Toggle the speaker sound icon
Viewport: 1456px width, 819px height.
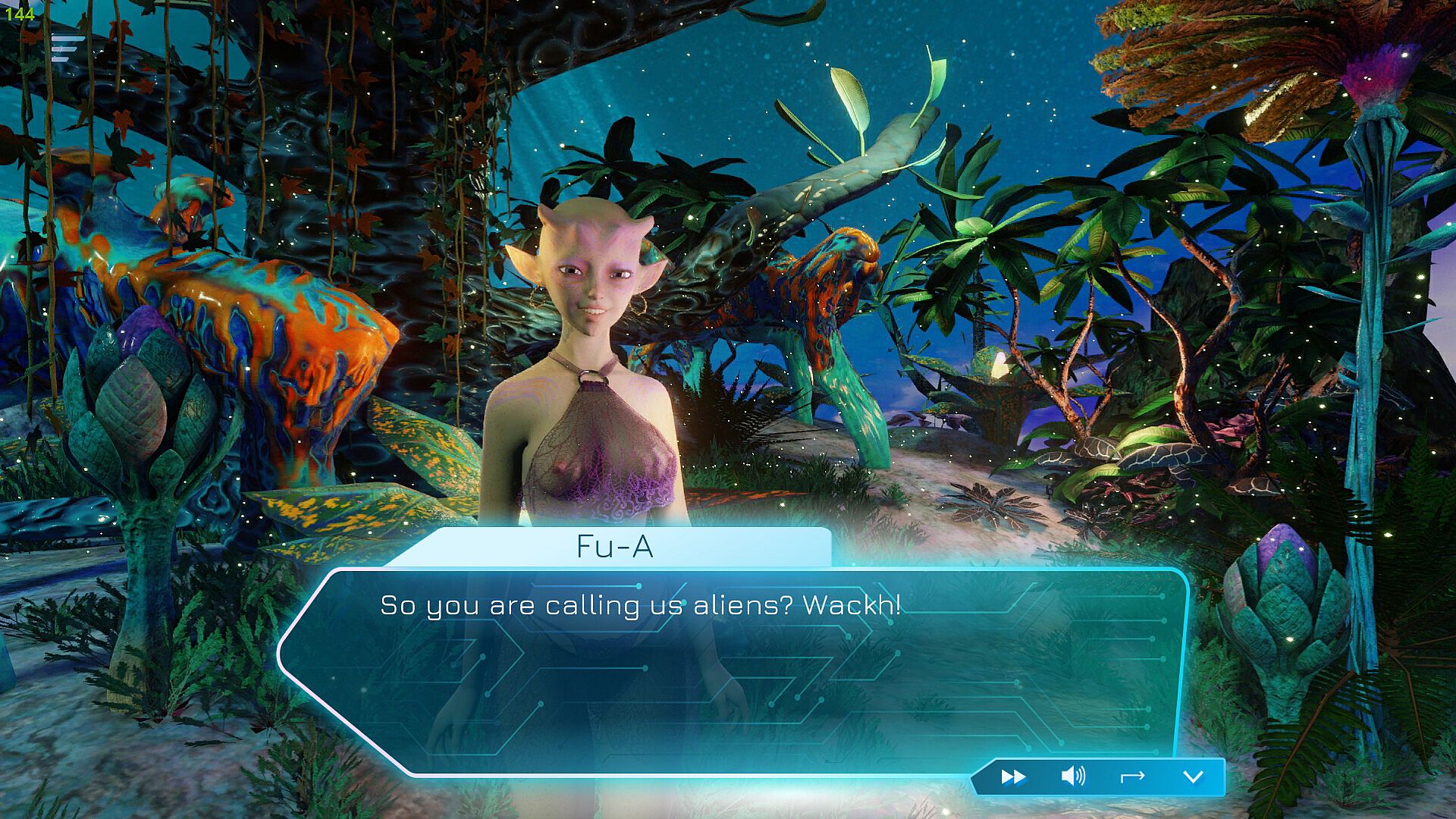[1072, 777]
